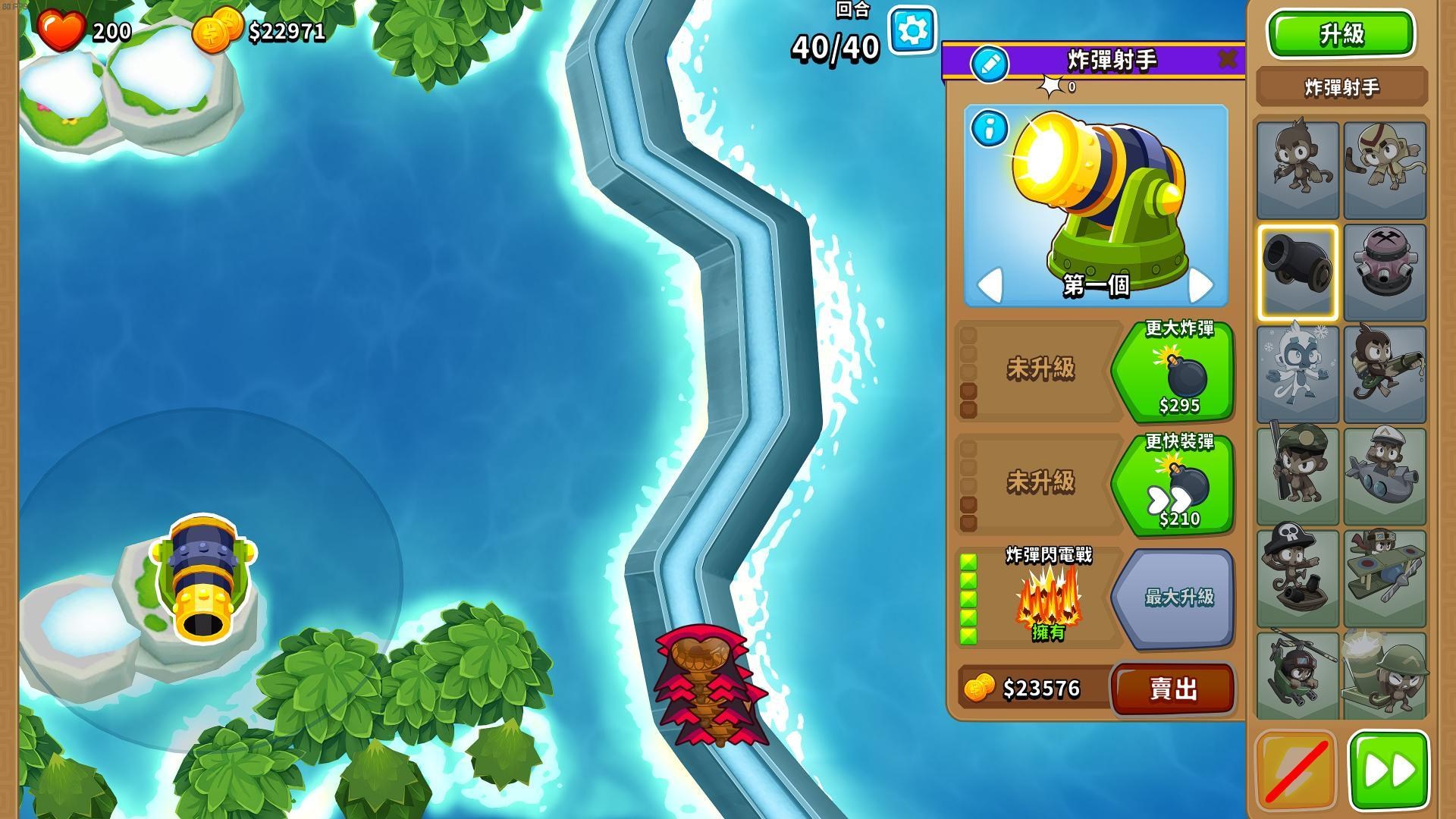Pick the Monkey Buccaneer tower icon
This screenshot has height=819, width=1456.
(1297, 576)
